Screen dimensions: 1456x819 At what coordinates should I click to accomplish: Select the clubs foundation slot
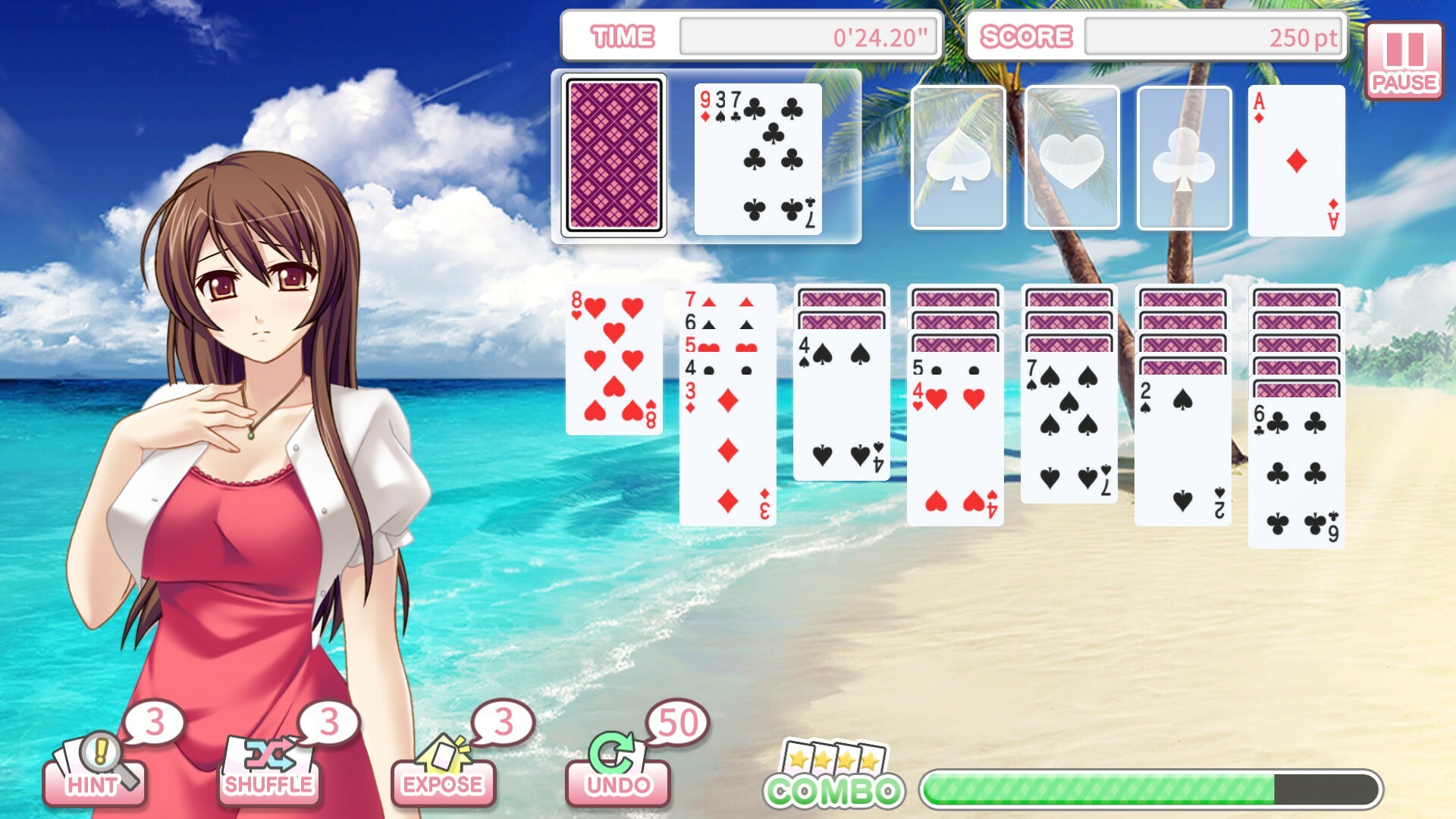(1183, 157)
